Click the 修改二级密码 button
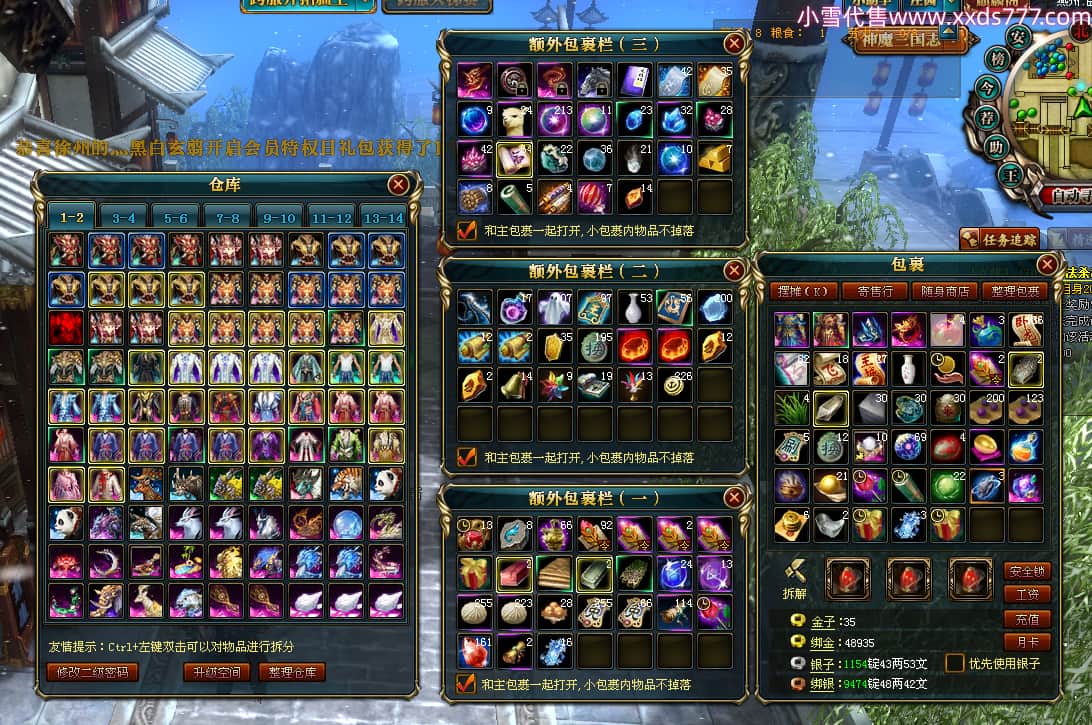 [x=93, y=672]
